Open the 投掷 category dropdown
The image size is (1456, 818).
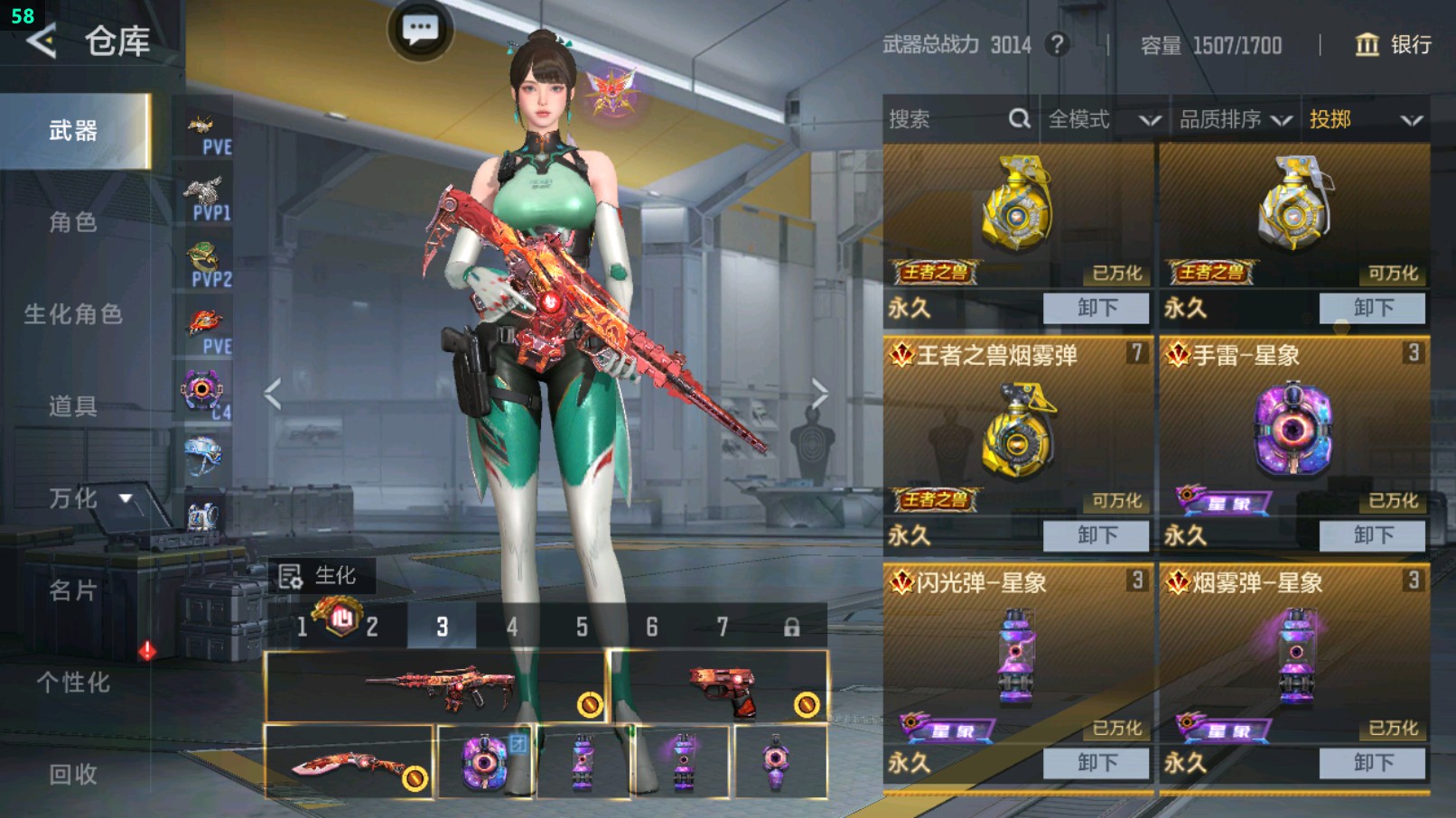point(1366,119)
